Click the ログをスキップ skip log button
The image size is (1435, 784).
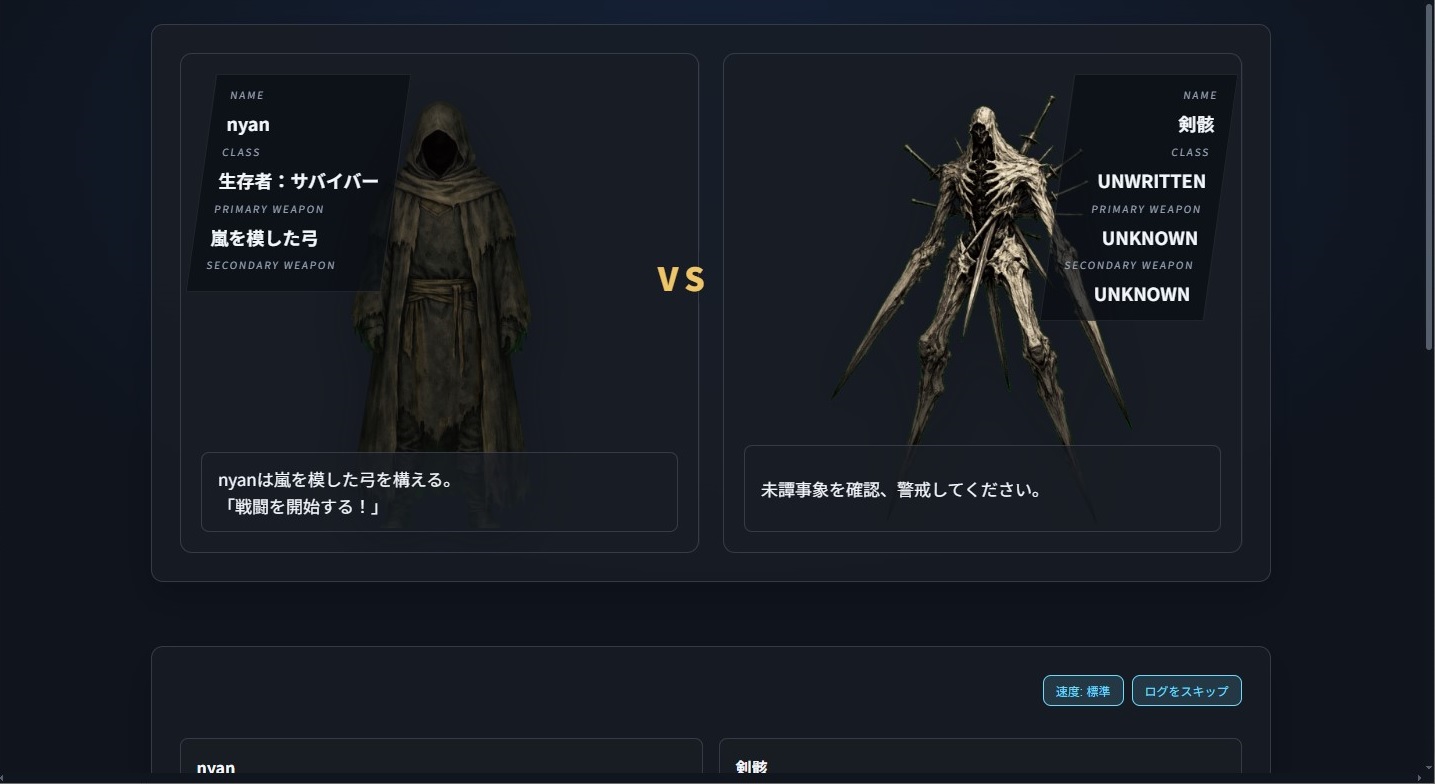[1186, 690]
